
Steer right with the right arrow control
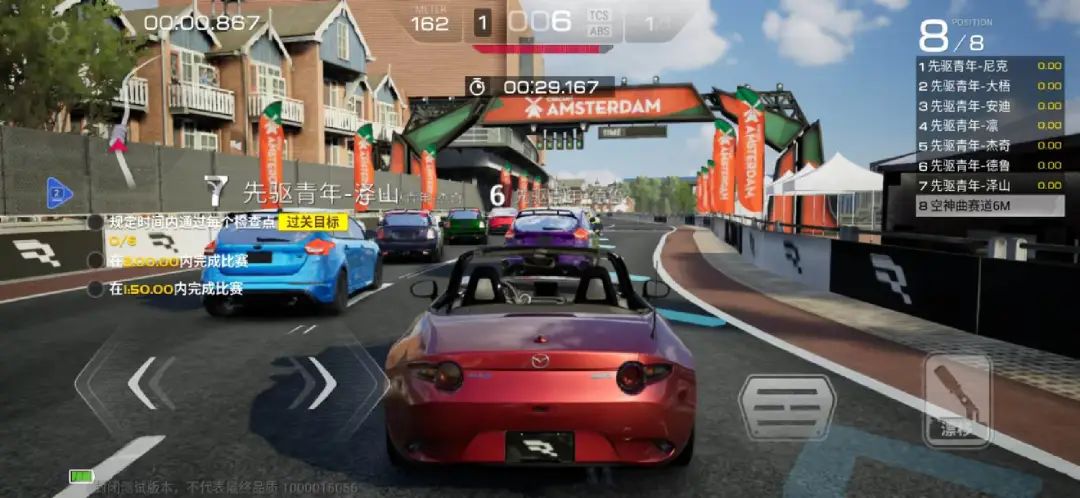pos(322,383)
